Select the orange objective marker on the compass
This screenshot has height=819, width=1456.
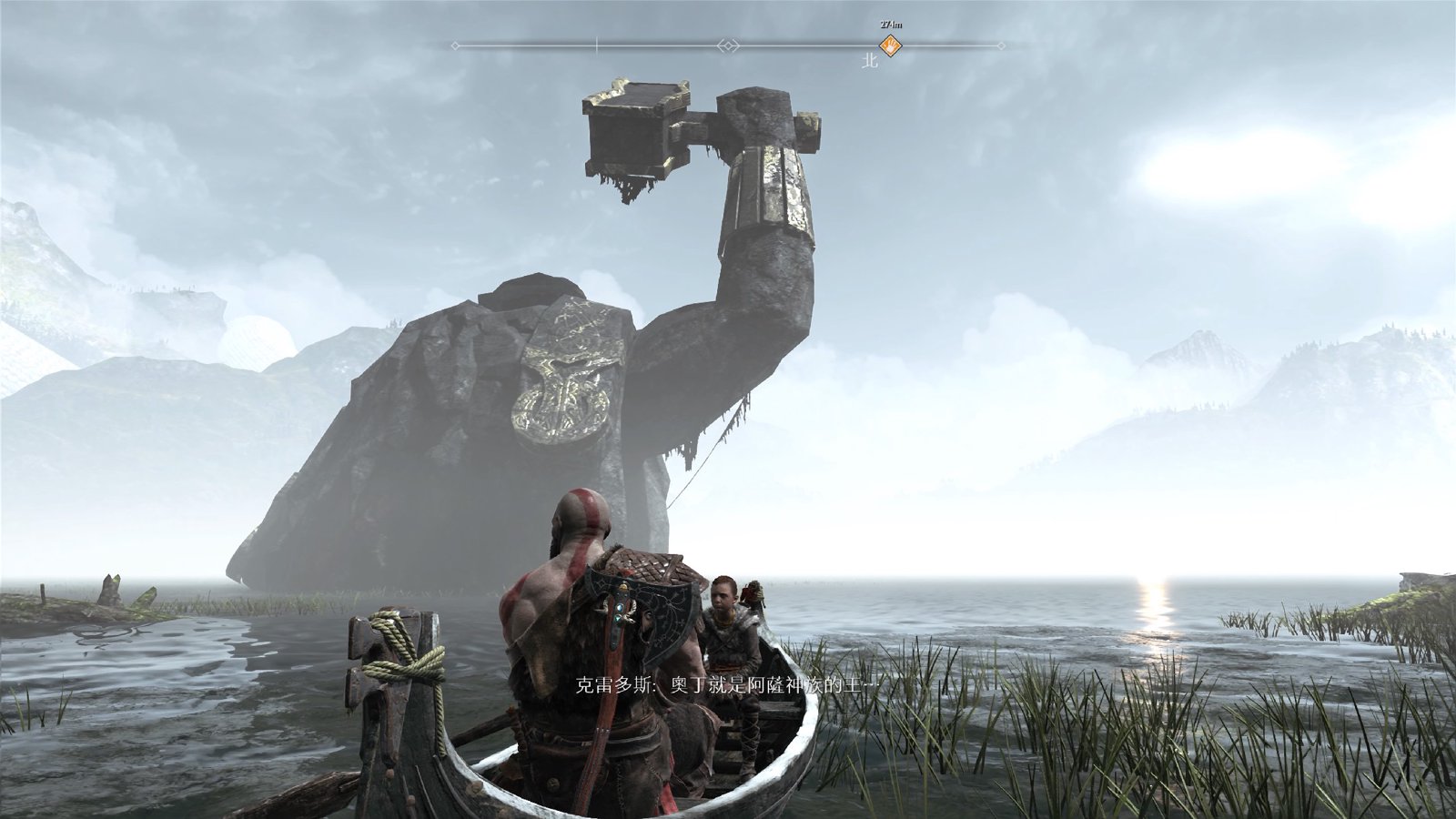tap(890, 45)
